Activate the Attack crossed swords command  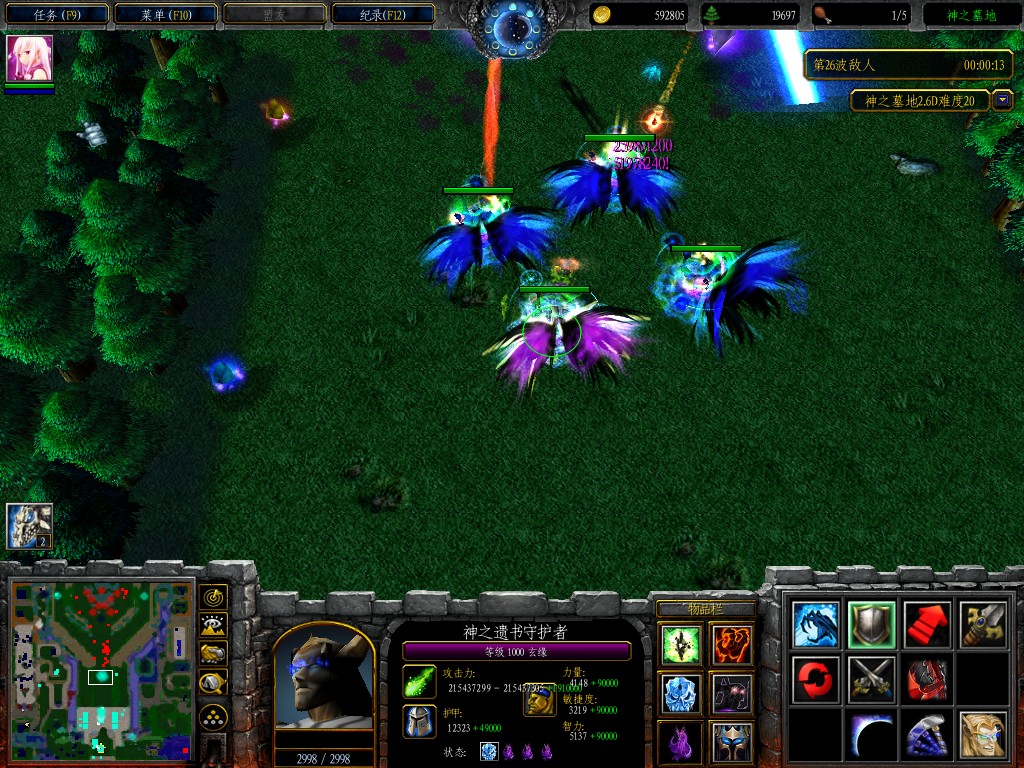click(x=871, y=680)
